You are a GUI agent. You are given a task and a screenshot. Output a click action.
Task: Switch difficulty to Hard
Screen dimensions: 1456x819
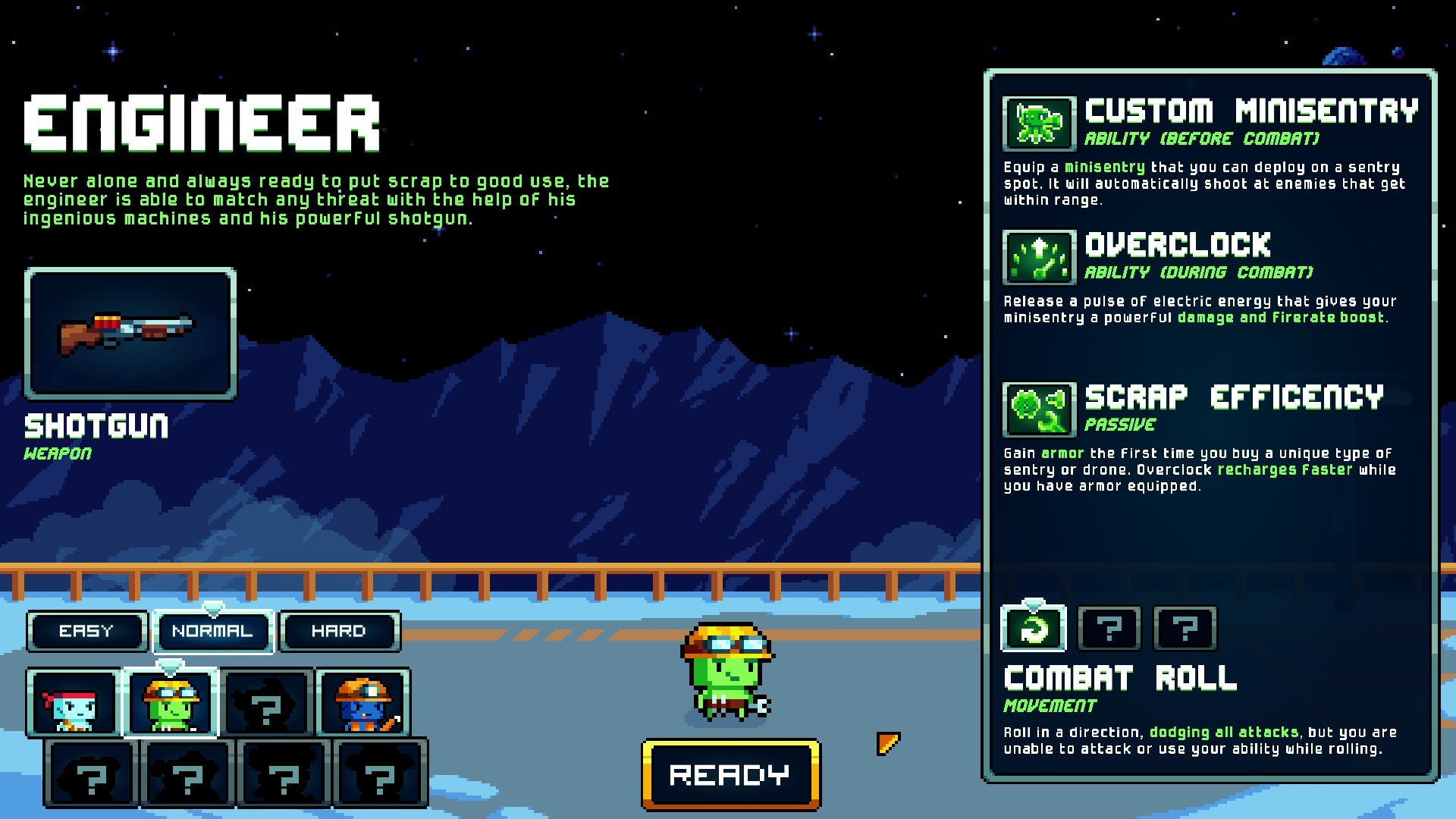338,630
